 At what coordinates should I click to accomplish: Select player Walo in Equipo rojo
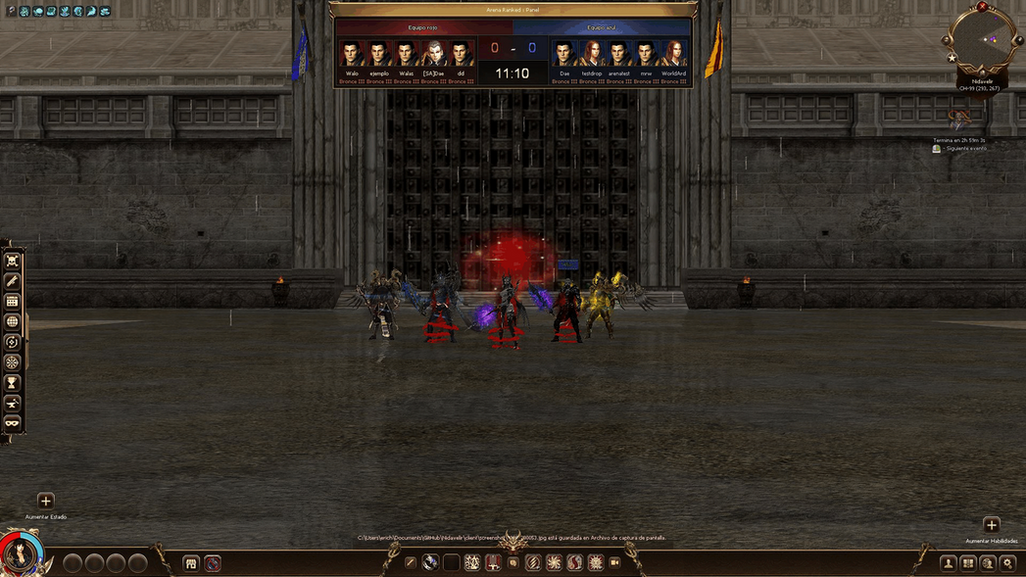(351, 53)
